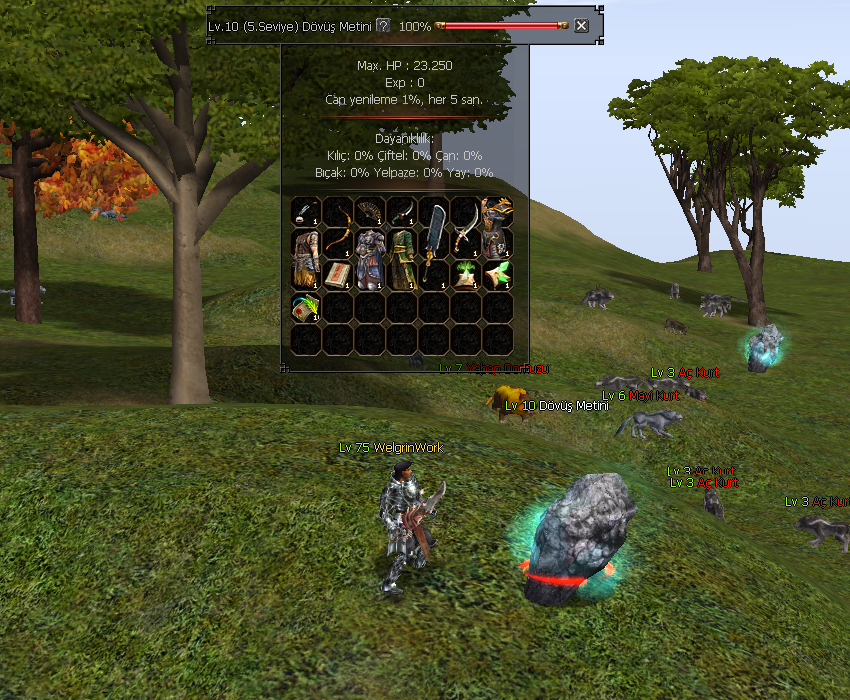Select the black folding fan drop
The width and height of the screenshot is (850, 700).
369,211
